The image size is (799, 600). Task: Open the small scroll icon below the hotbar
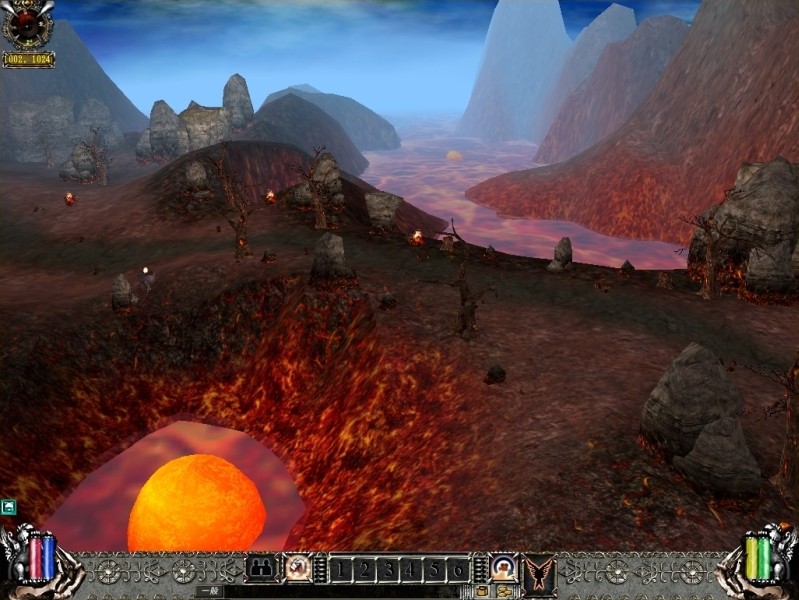click(481, 592)
